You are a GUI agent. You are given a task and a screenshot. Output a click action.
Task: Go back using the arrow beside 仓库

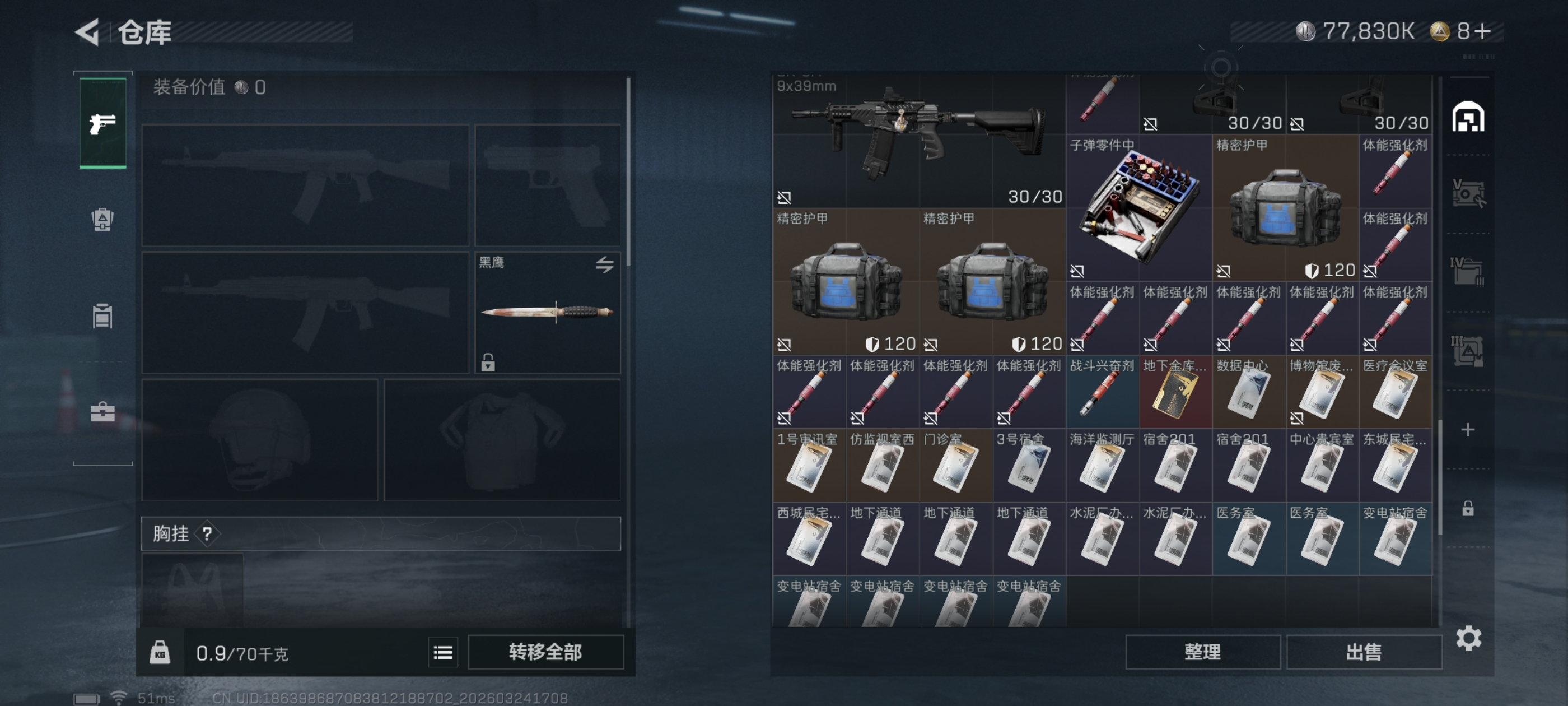point(88,32)
